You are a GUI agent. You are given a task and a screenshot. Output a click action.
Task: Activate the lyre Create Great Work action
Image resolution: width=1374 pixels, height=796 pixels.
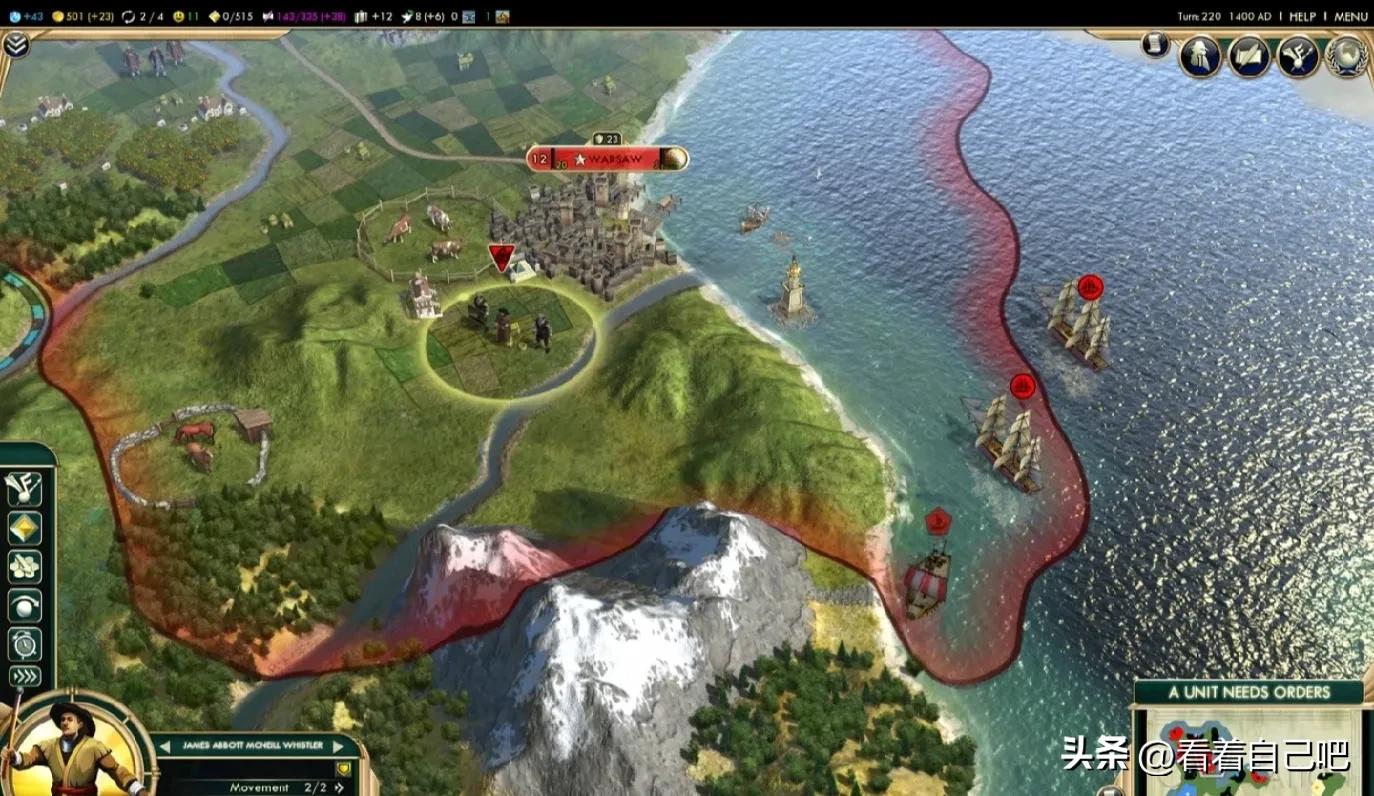coord(23,487)
